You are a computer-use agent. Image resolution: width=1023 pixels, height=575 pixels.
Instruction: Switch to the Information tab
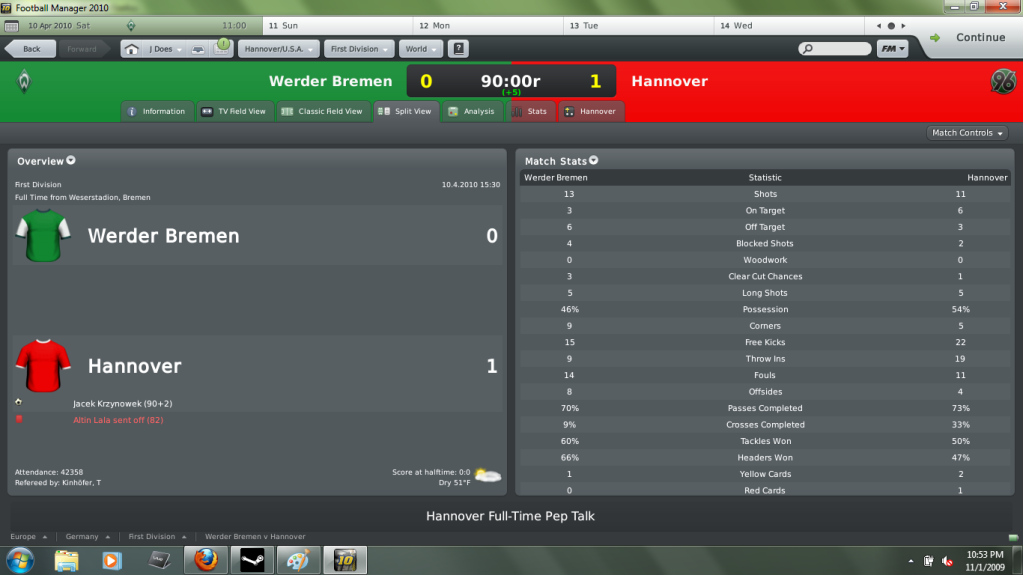tap(156, 111)
